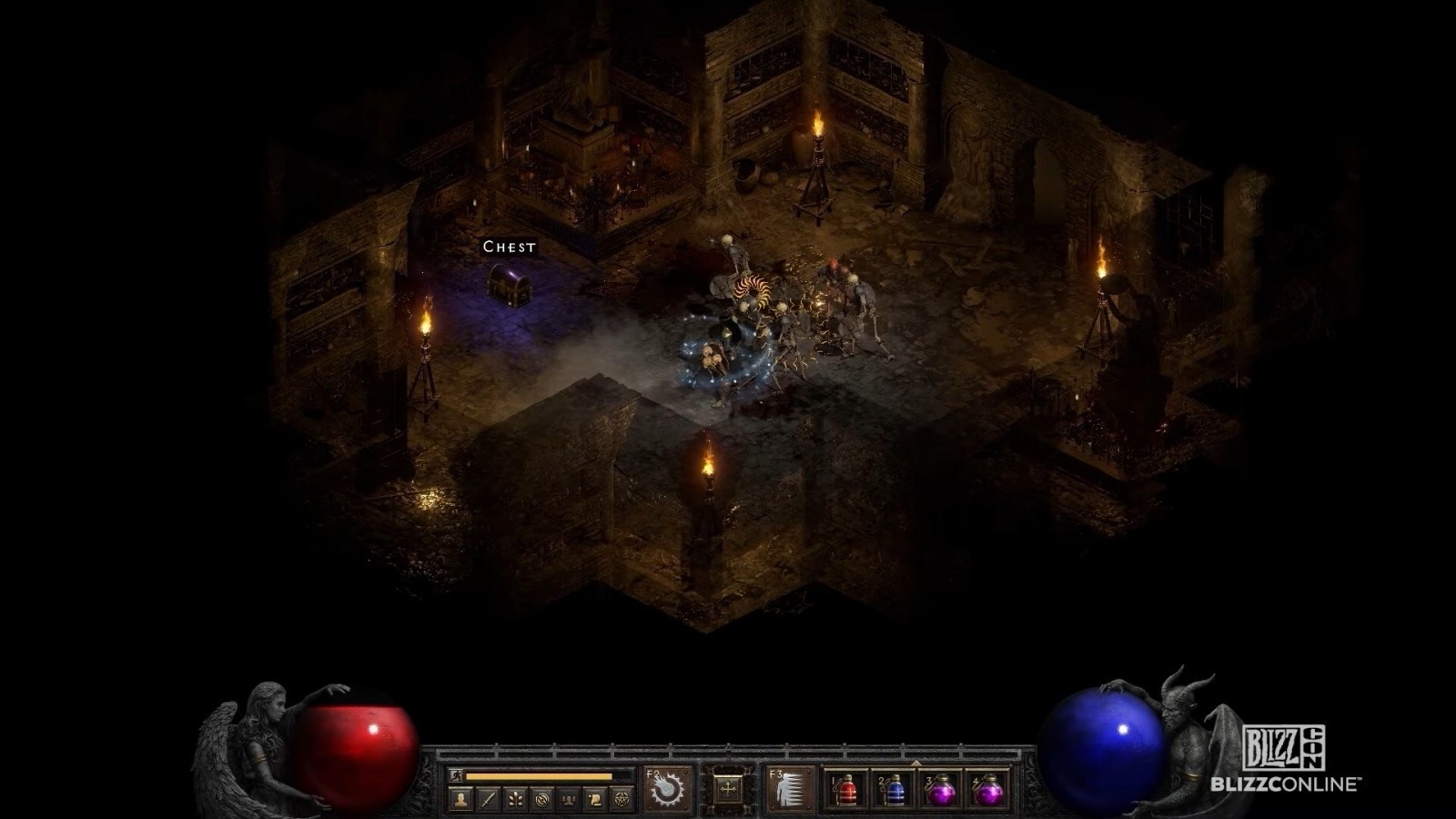Image resolution: width=1456 pixels, height=819 pixels.
Task: Select the left skill Bone Spirit icon
Action: click(669, 788)
